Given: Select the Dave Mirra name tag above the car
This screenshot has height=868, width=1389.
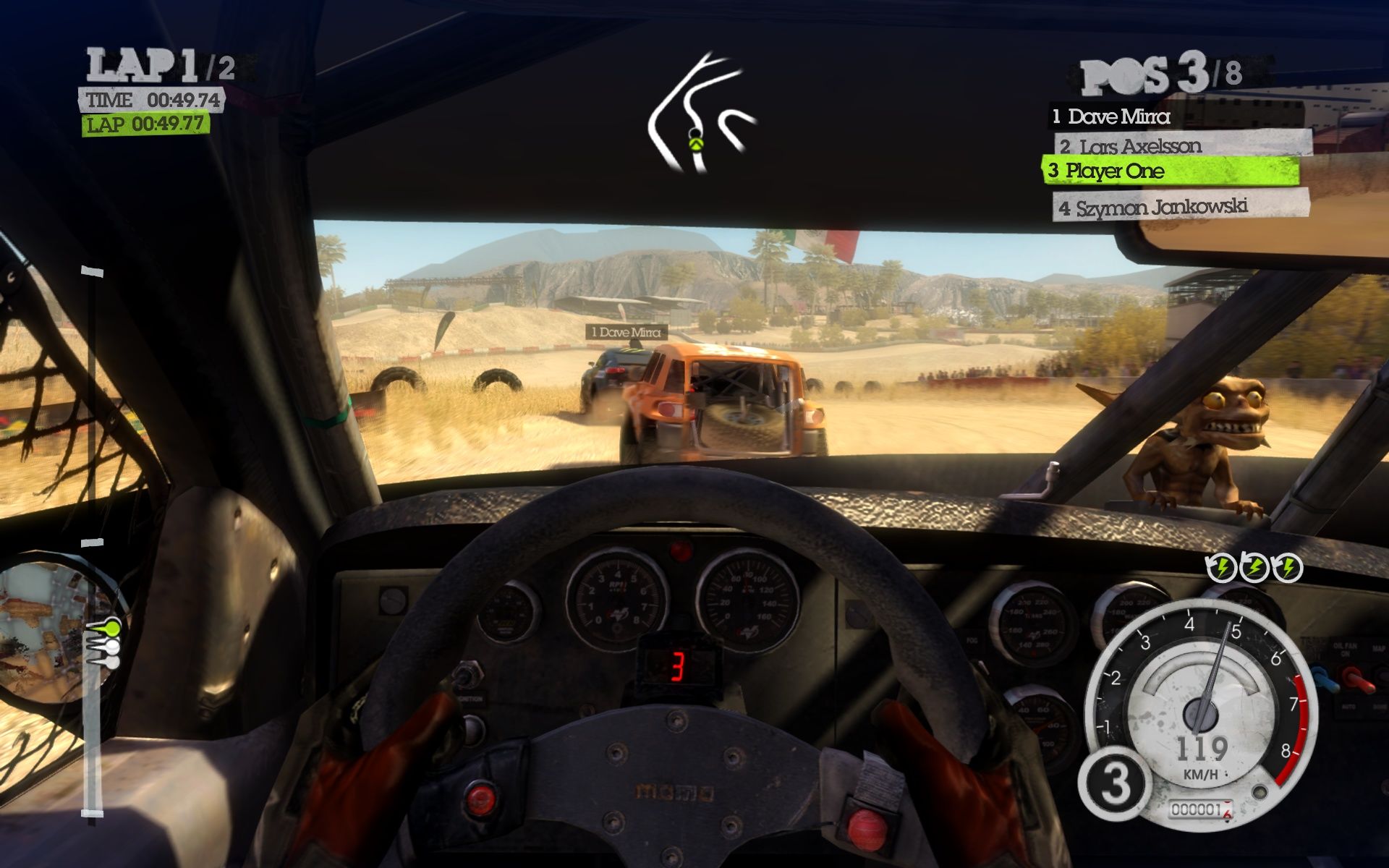Looking at the screenshot, I should 626,332.
